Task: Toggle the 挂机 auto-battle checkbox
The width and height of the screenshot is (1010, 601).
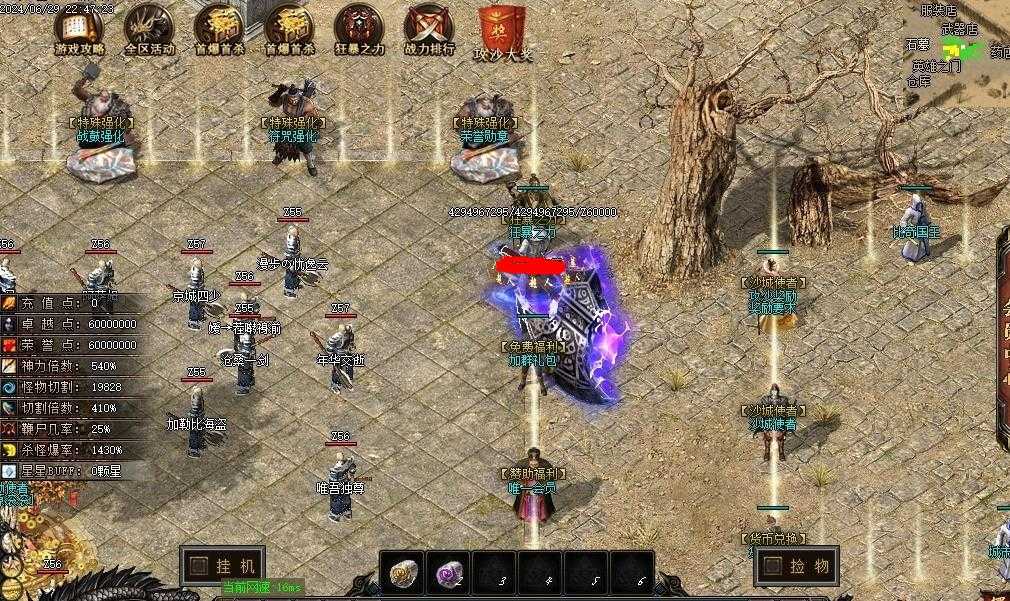Action: [199, 565]
